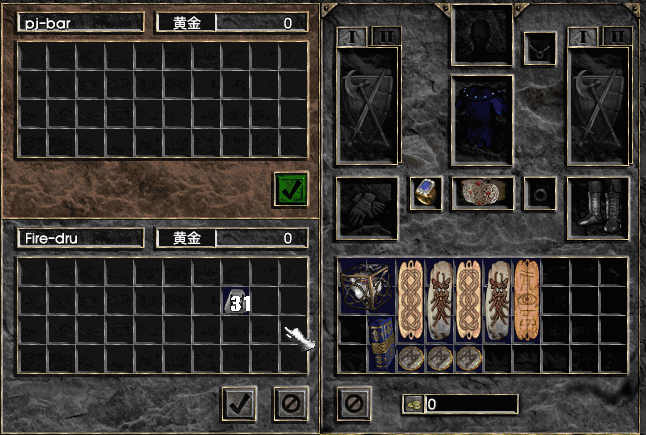The image size is (646, 435).
Task: Close the inventory panel
Action: click(x=354, y=404)
